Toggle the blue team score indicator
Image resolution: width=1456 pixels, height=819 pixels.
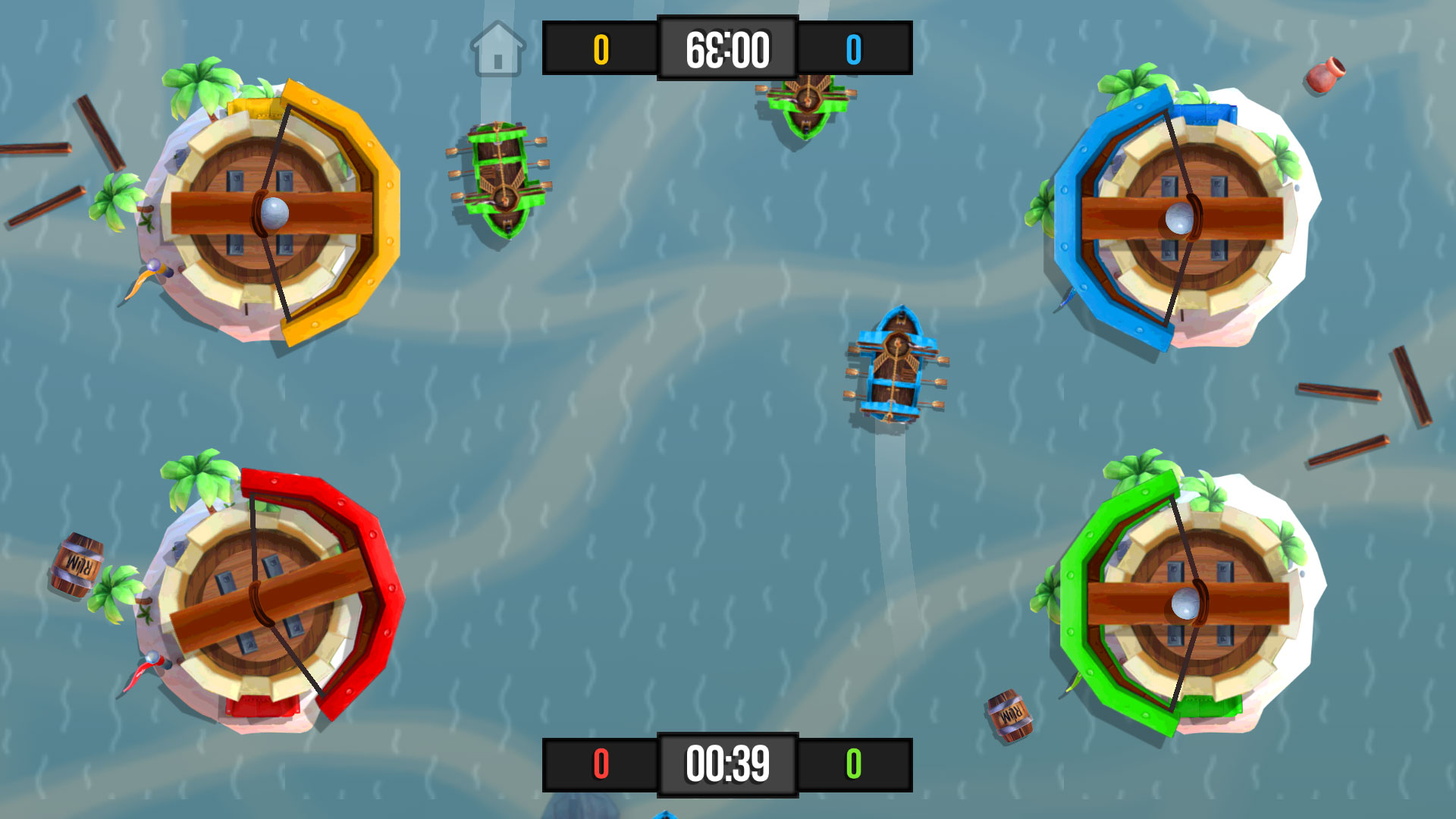[x=855, y=49]
